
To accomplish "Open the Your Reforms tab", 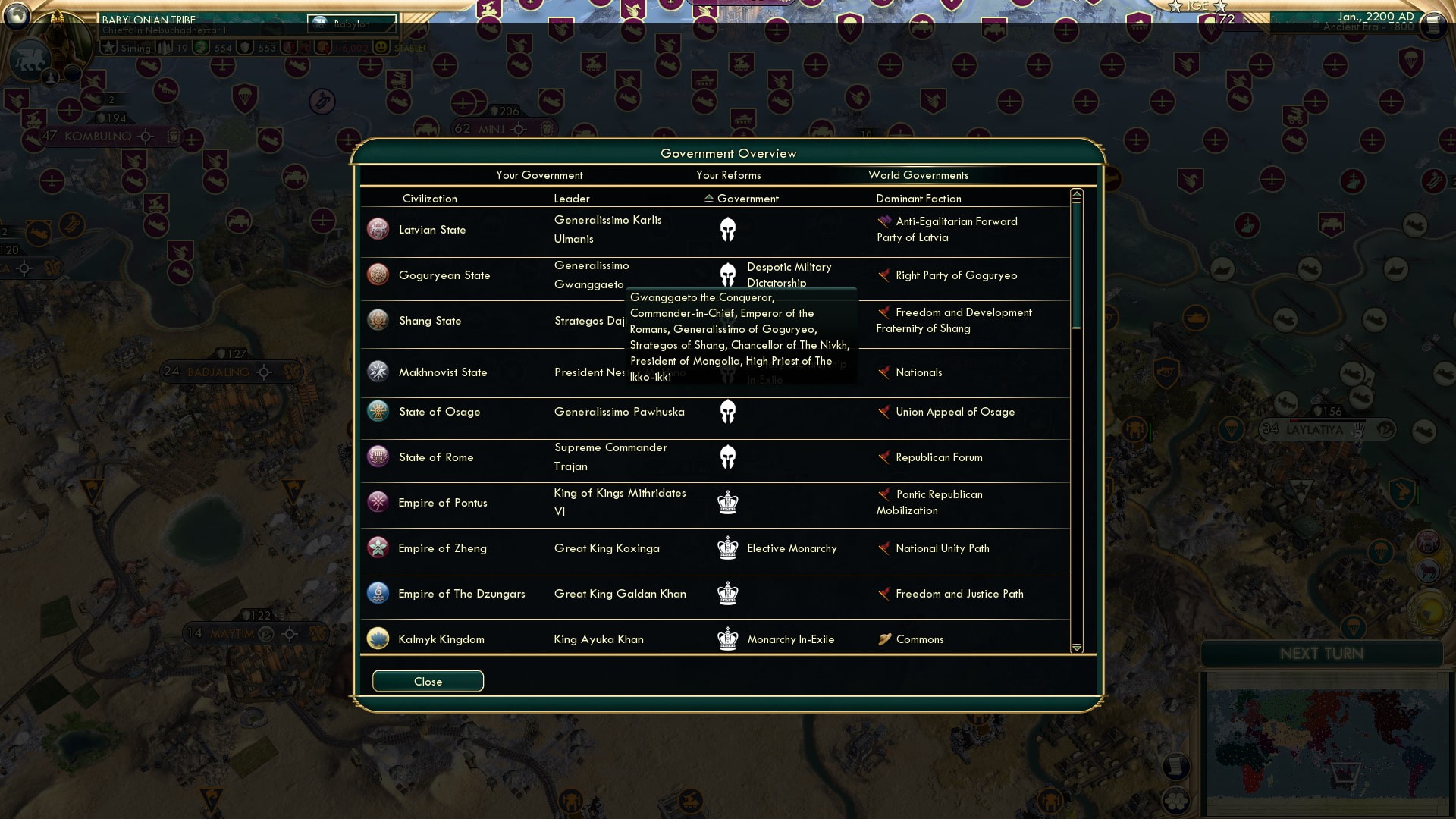I will click(x=729, y=175).
